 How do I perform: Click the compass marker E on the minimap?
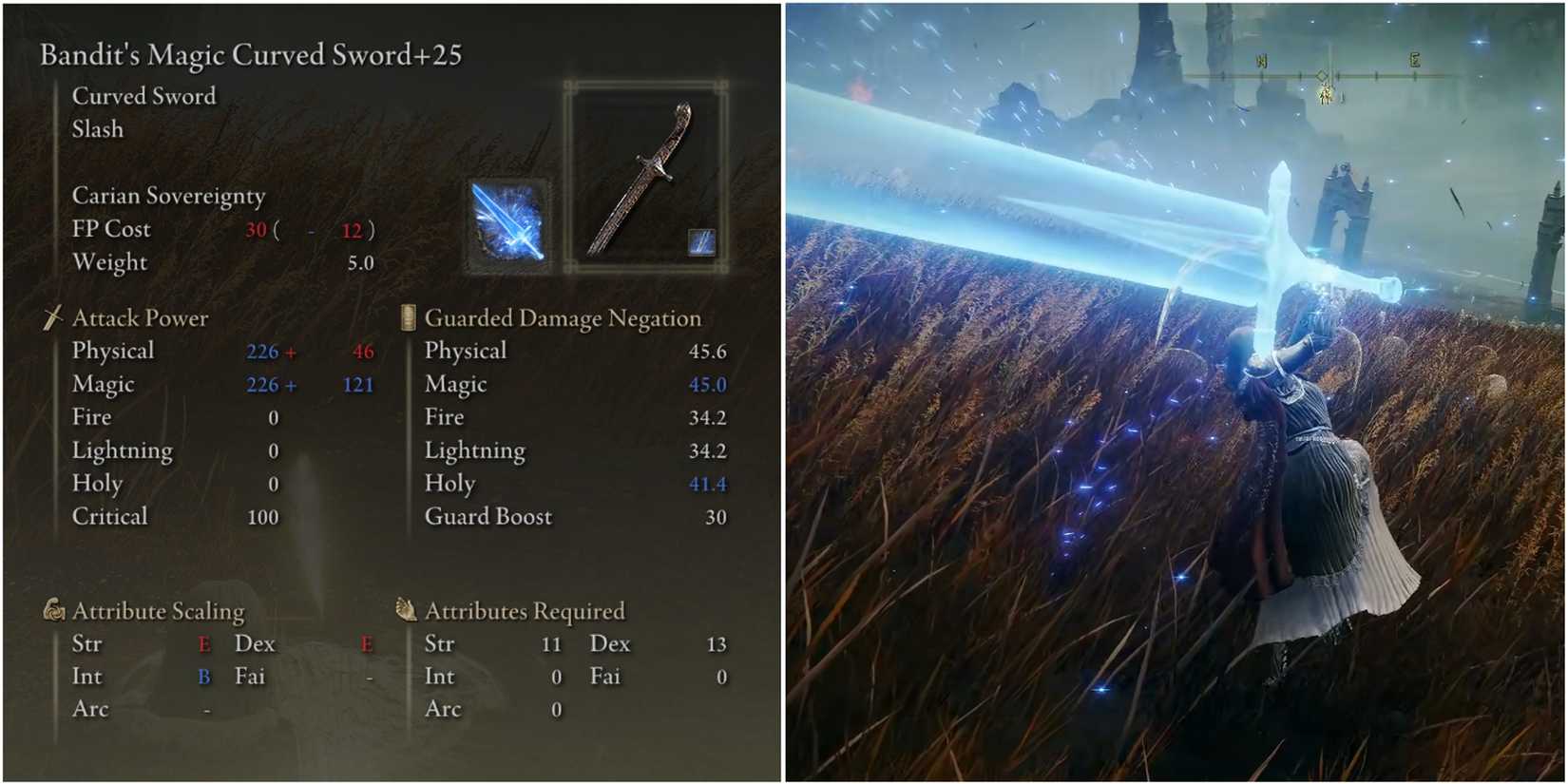[x=1415, y=61]
